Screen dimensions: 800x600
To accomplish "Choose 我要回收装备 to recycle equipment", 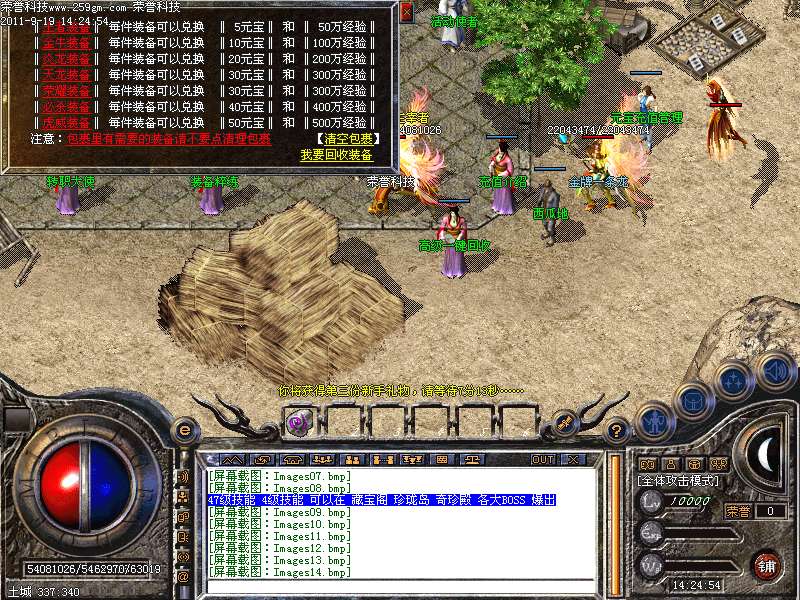I will 336,155.
